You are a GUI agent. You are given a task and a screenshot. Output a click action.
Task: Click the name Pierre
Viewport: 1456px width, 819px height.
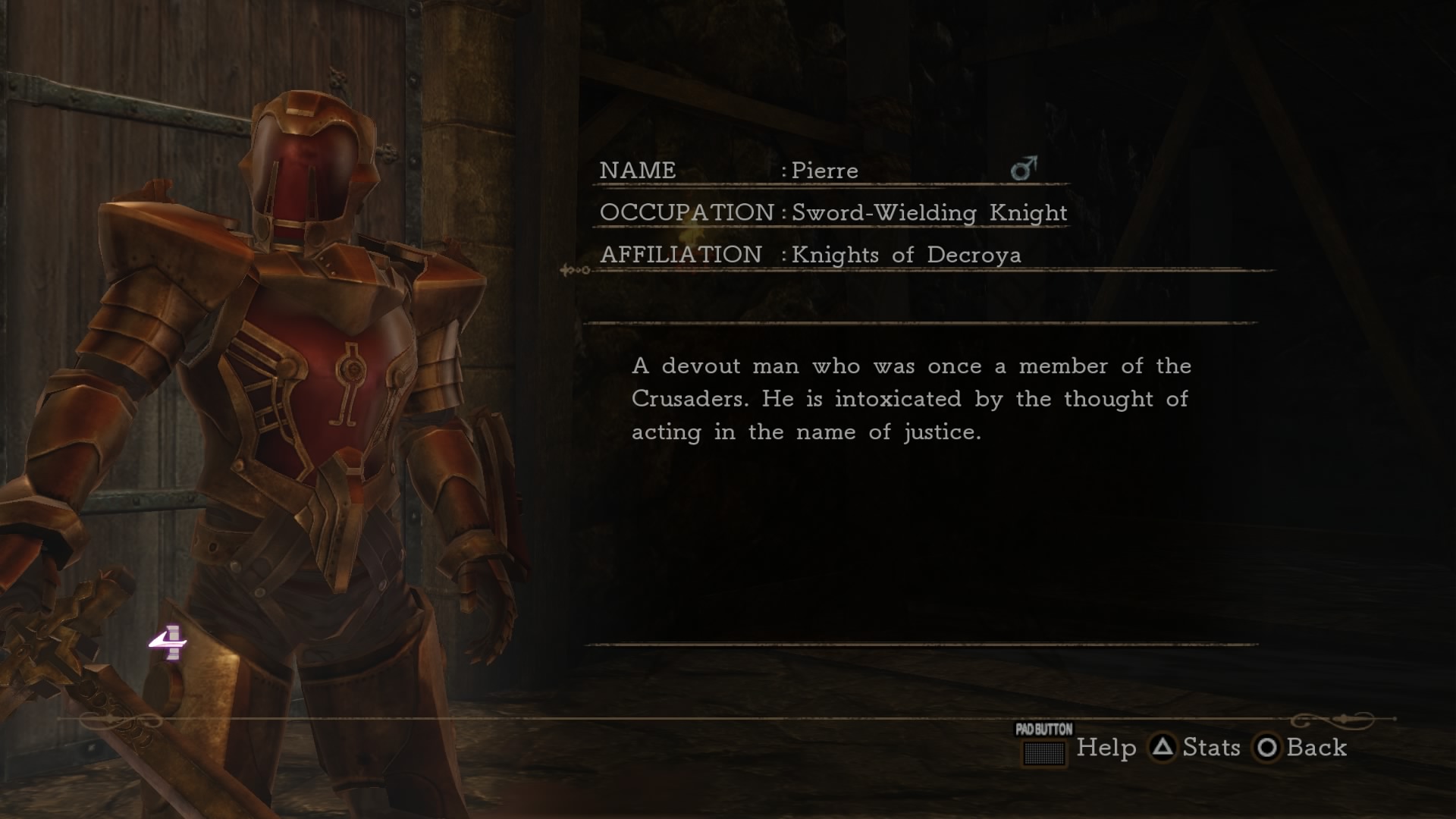pyautogui.click(x=823, y=171)
